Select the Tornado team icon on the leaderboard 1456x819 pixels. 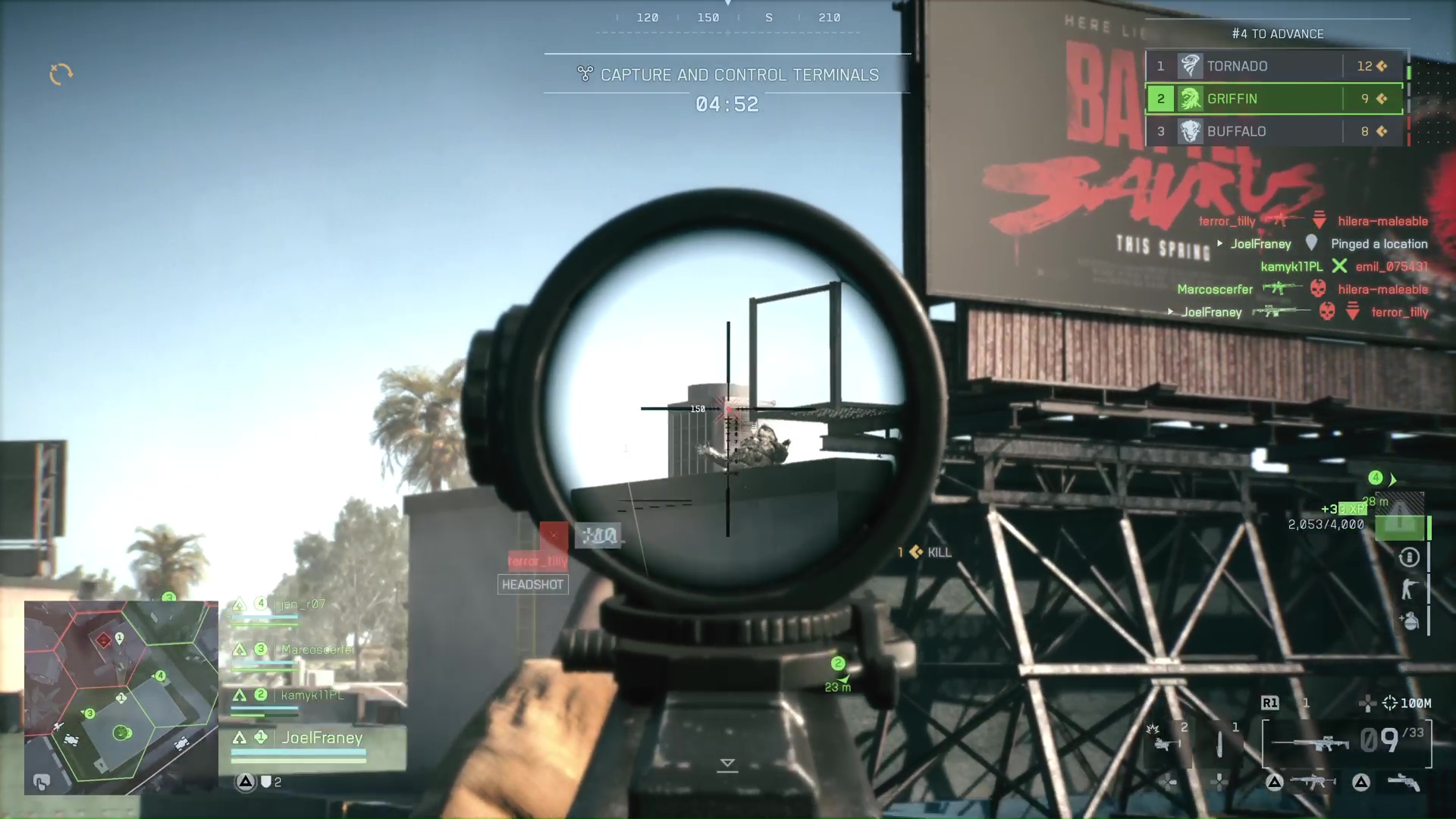(x=1189, y=66)
